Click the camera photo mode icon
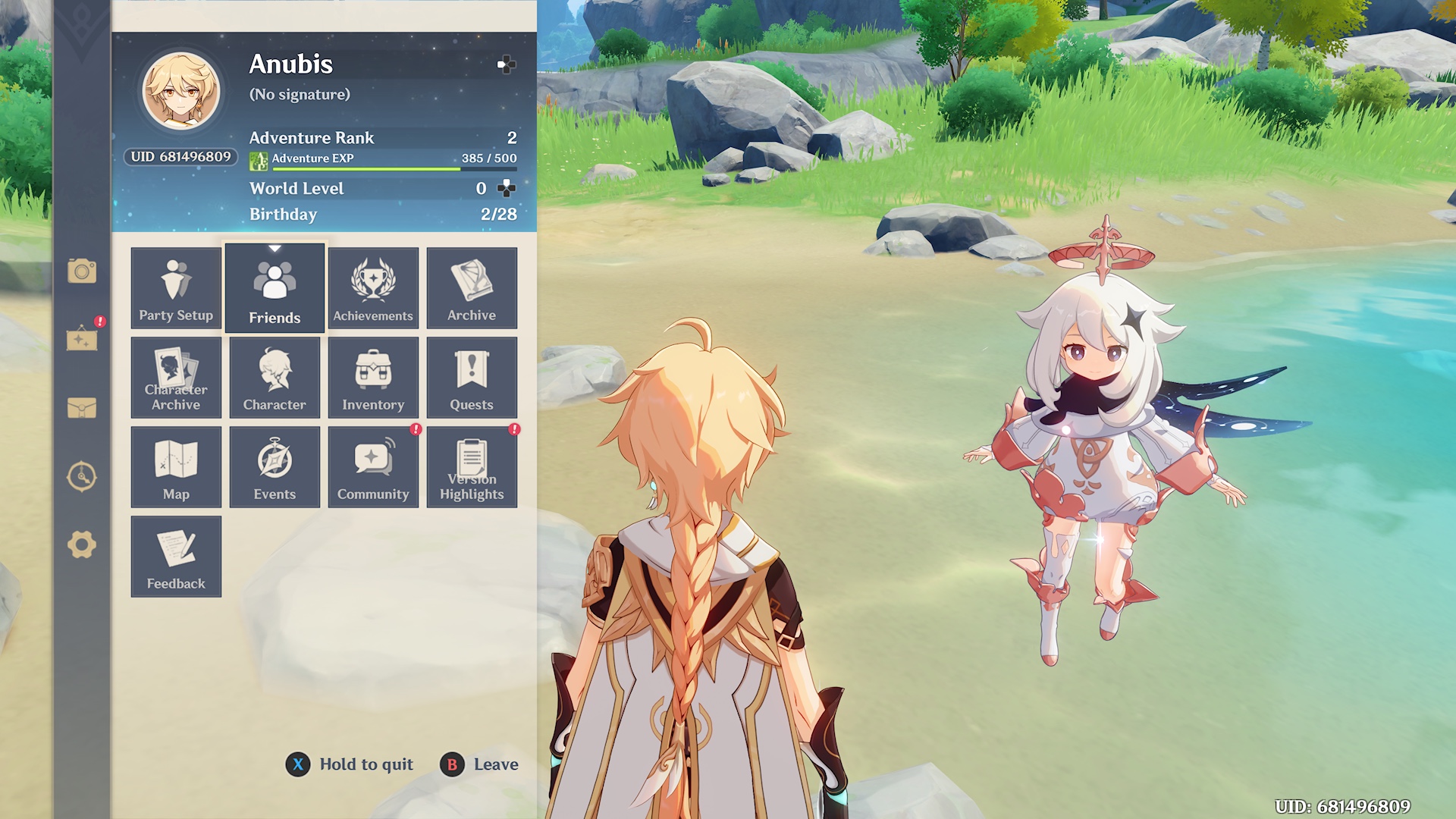1456x819 pixels. coord(82,271)
